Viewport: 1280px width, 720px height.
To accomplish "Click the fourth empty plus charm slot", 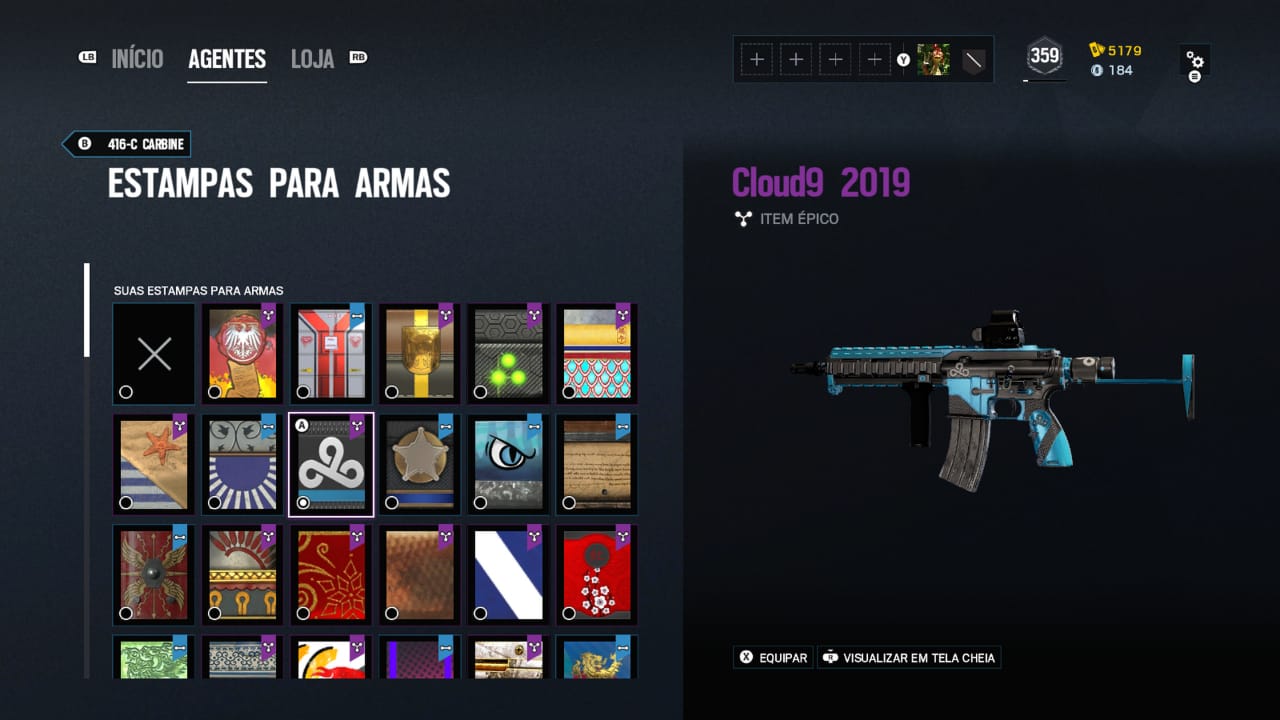I will click(874, 59).
